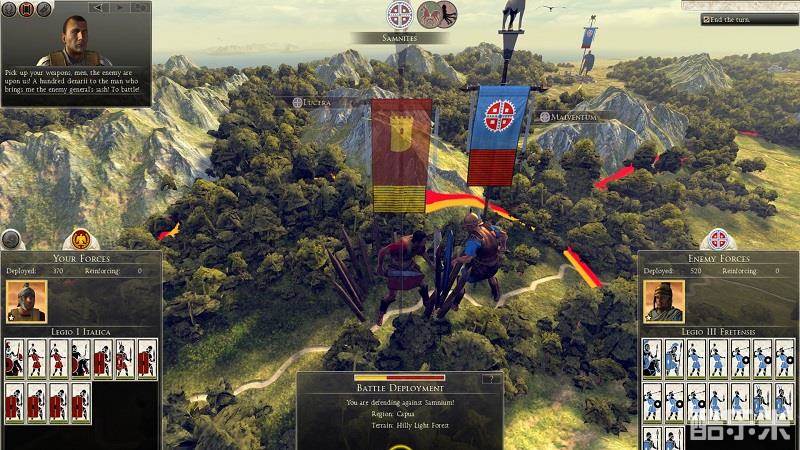This screenshot has height=450, width=800.
Task: Select the Malventum settlement label
Action: pos(572,117)
